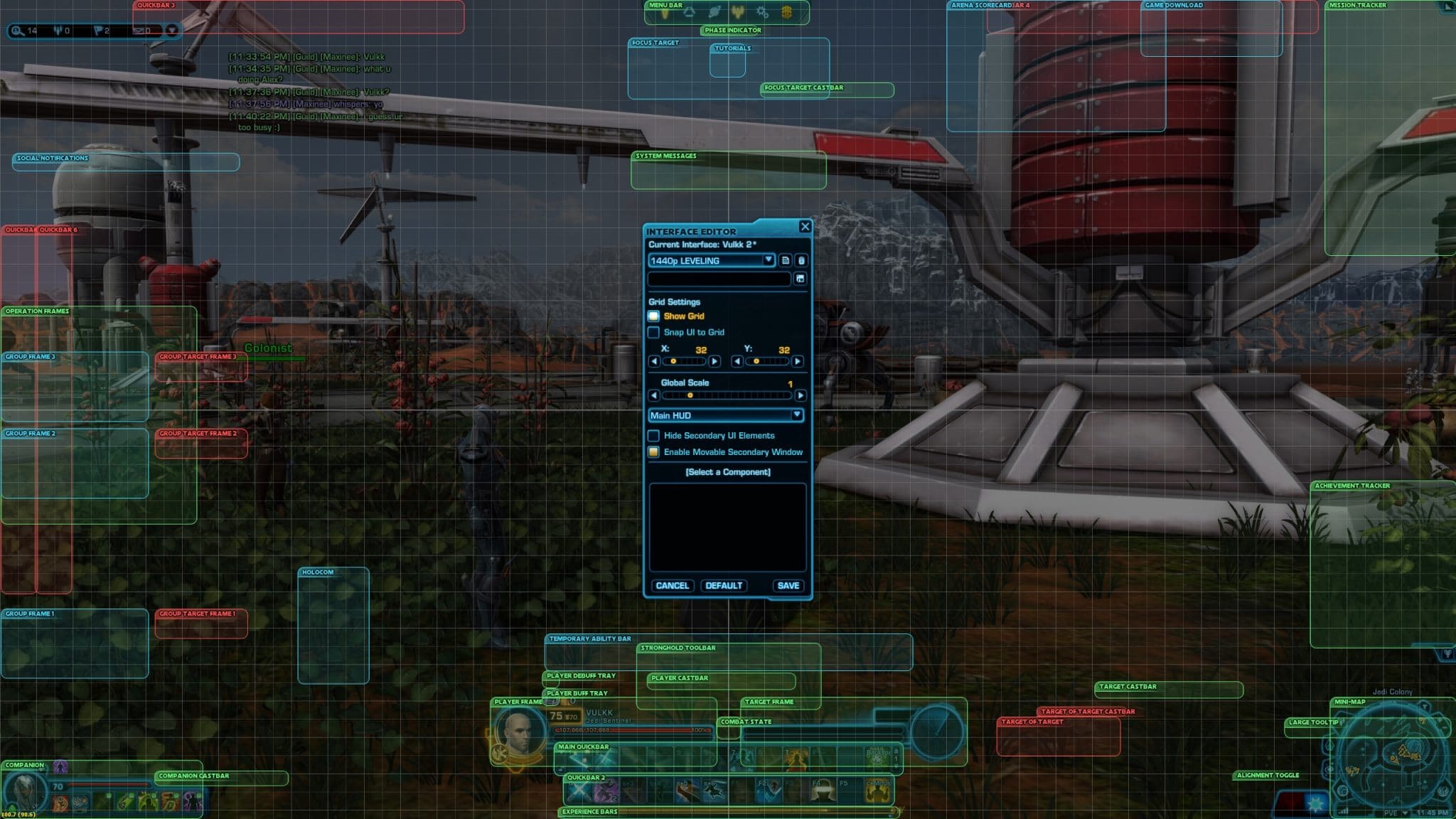Select the planet-shaped Galaxy Map icon in the Menu Bar
Viewport: 1456px width, 819px height.
[x=714, y=12]
